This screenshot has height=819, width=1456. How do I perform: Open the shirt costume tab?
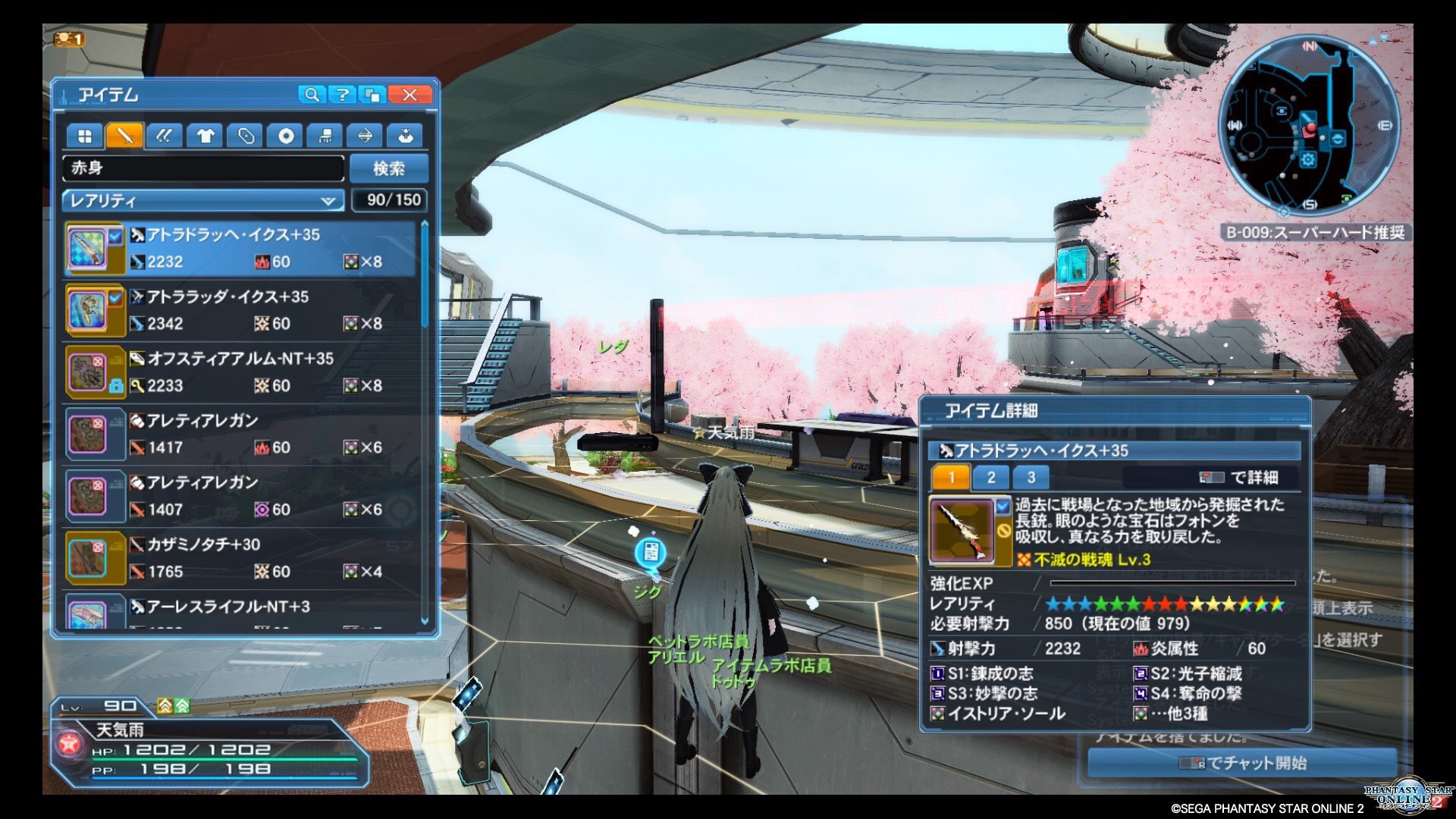(x=205, y=136)
